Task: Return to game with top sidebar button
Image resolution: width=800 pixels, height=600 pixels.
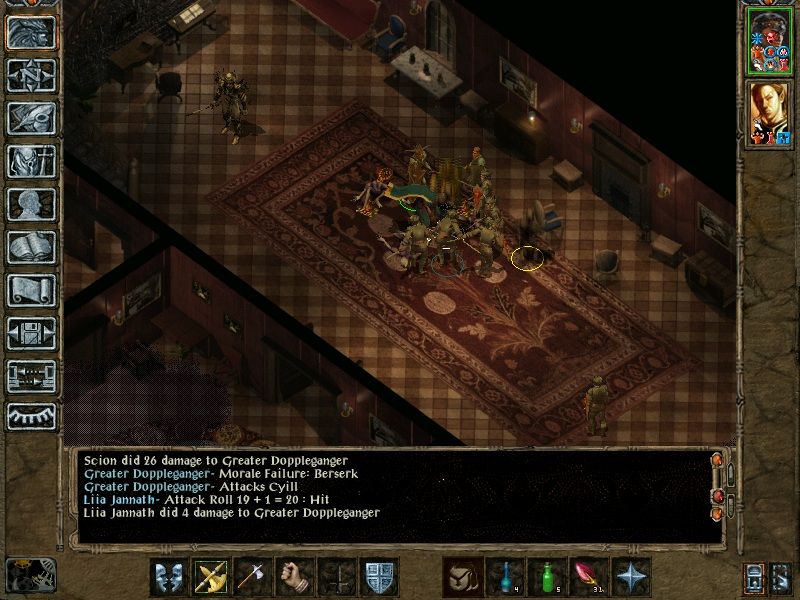Action: (x=31, y=32)
